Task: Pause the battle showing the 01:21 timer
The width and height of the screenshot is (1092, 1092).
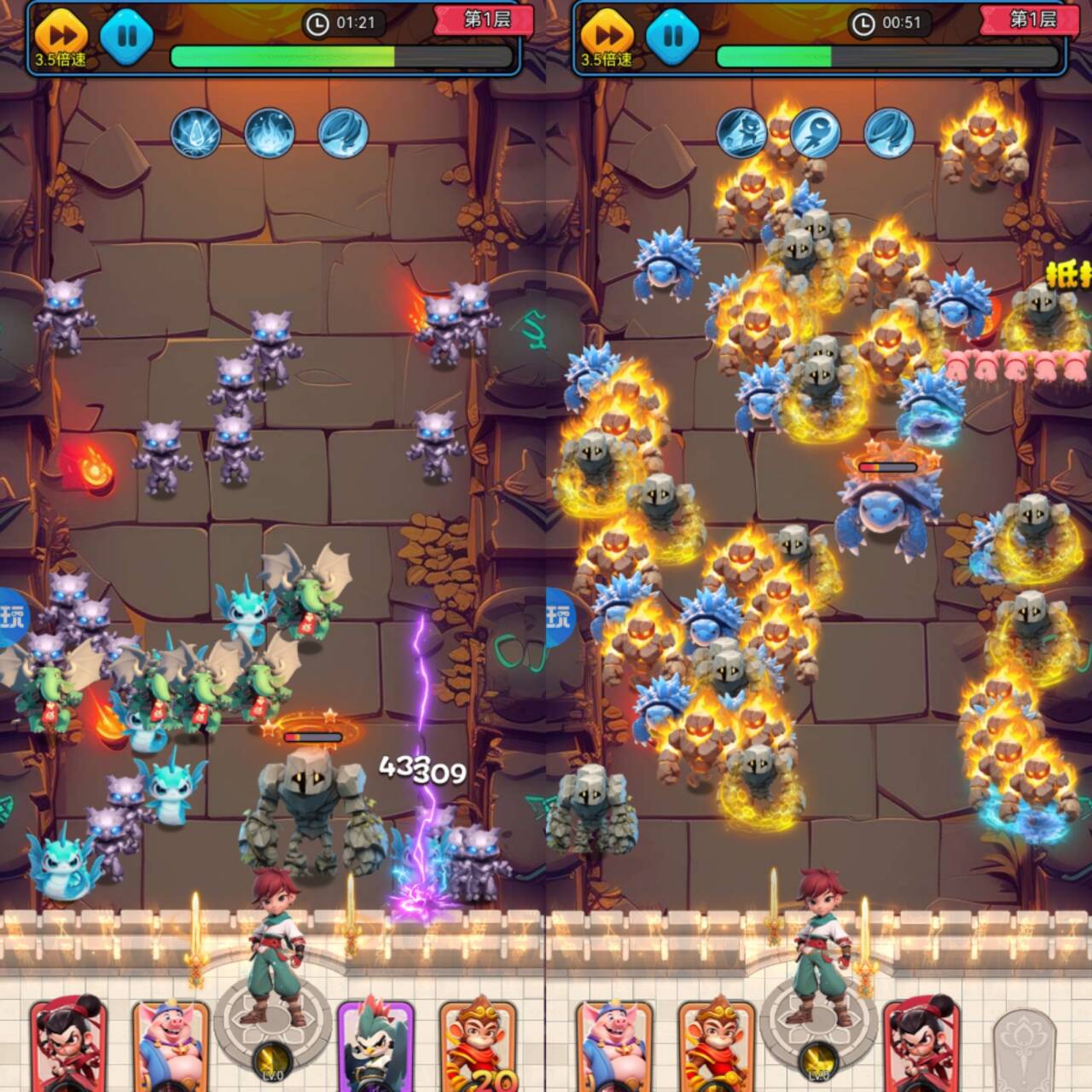Action: tap(127, 36)
